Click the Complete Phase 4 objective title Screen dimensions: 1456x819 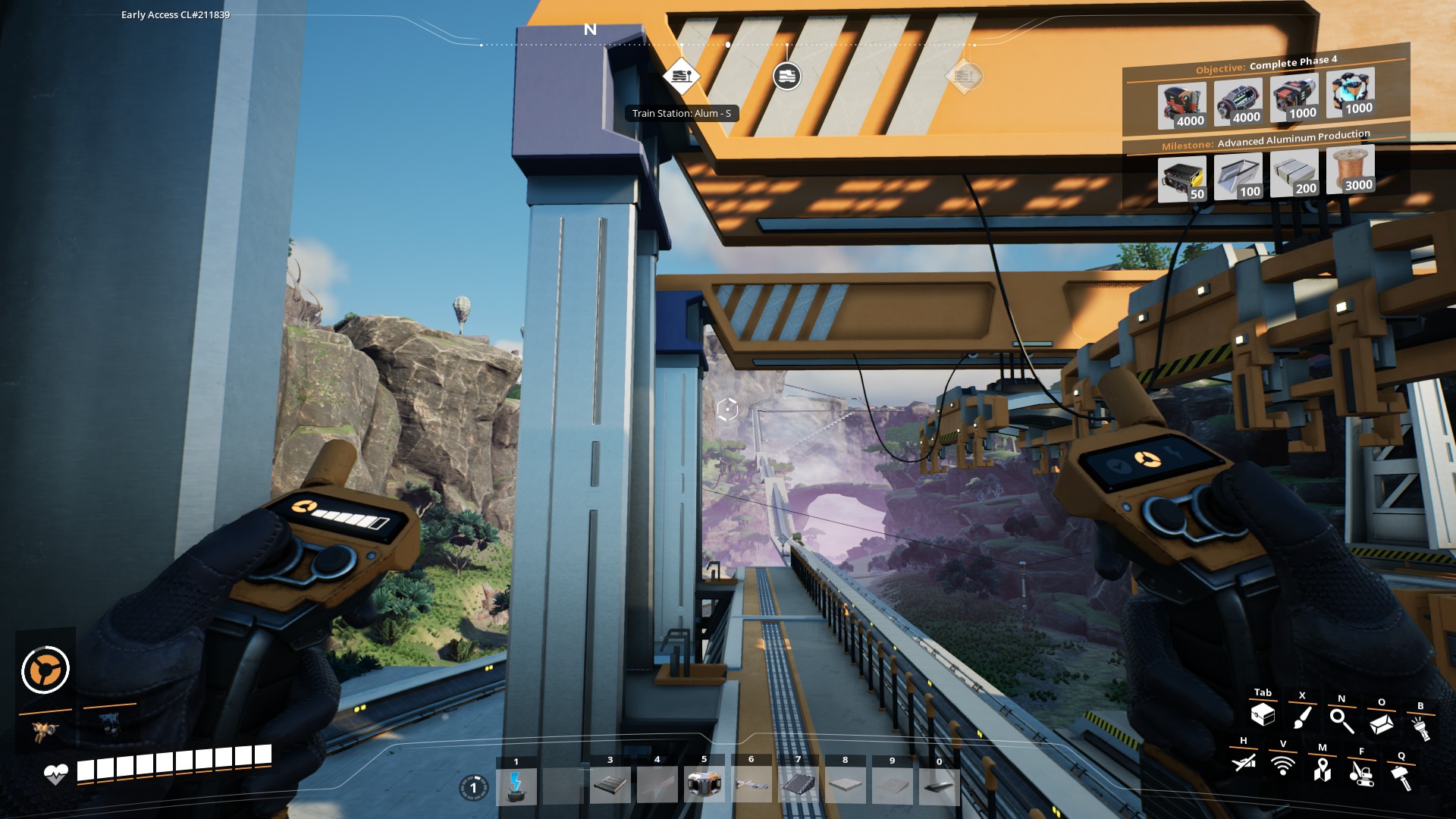click(1293, 62)
